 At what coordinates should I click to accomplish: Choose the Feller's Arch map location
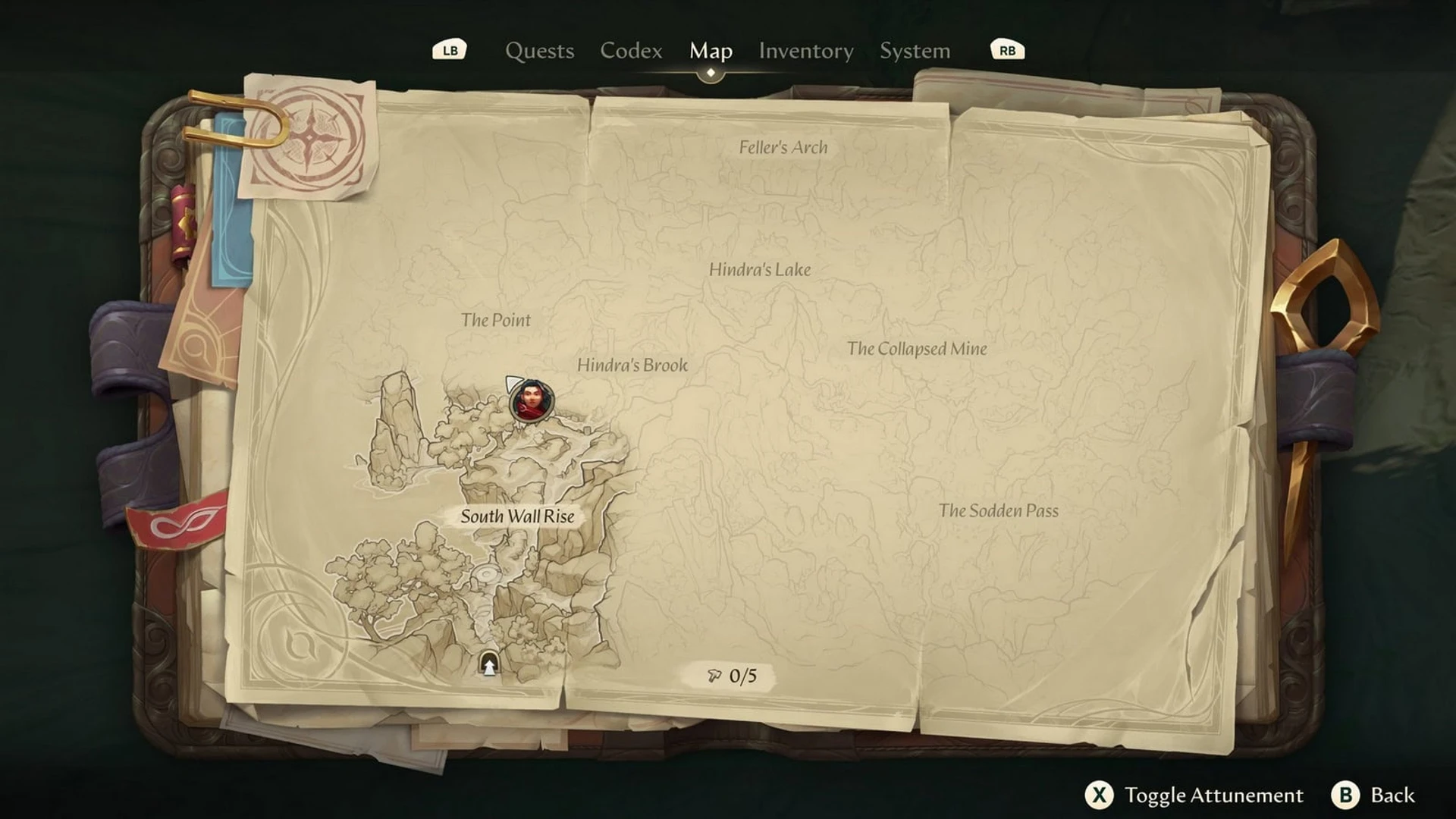tap(783, 147)
